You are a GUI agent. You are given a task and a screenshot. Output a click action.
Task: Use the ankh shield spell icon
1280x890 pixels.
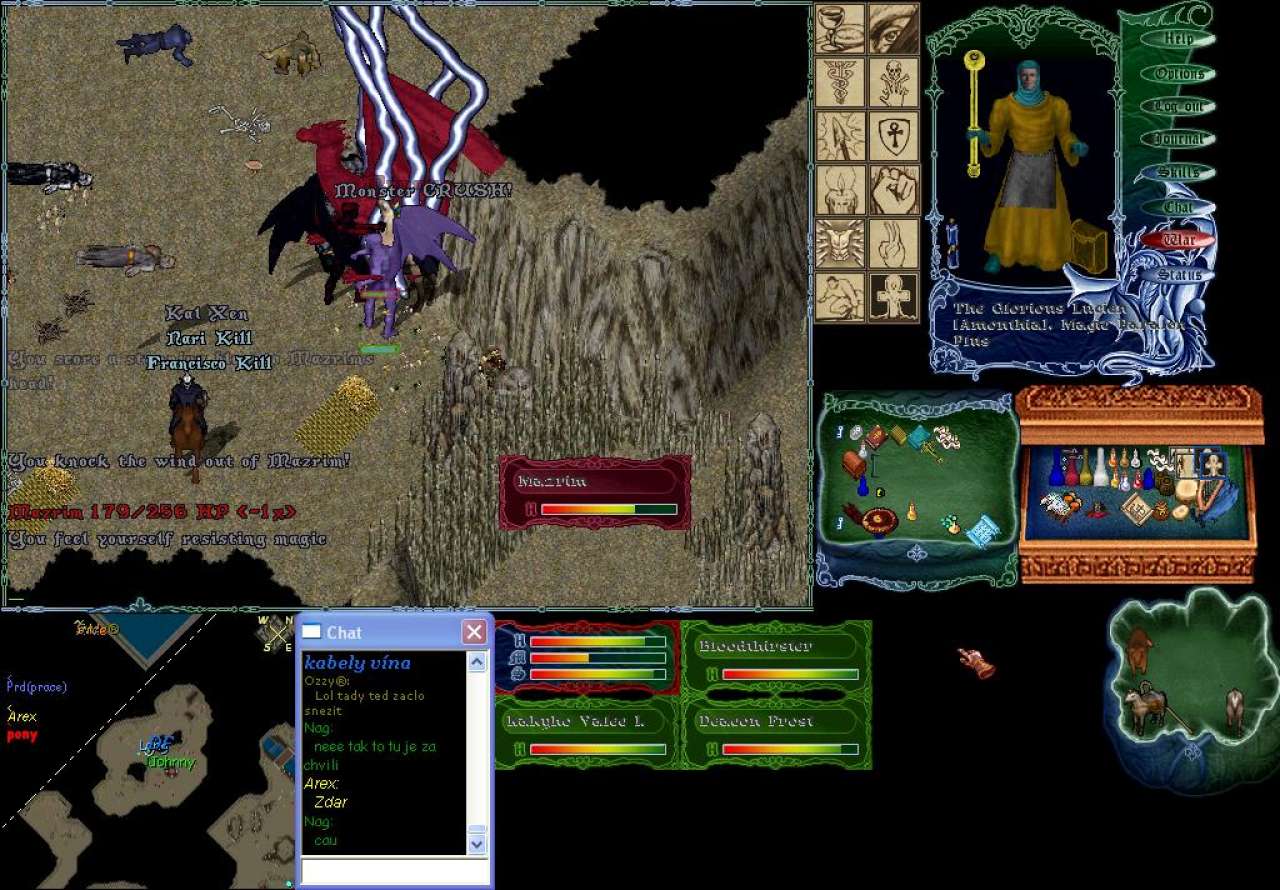tap(893, 136)
